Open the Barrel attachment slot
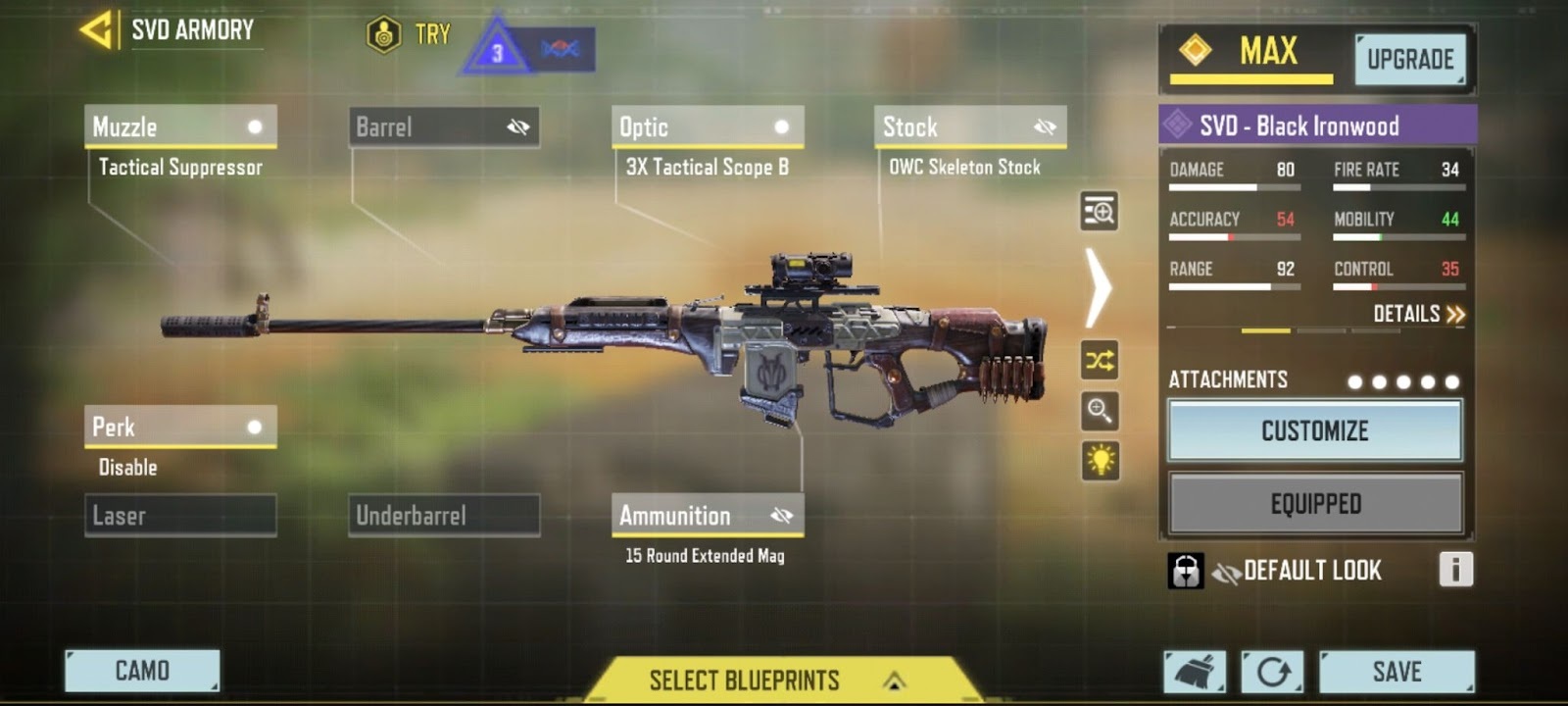Image resolution: width=1568 pixels, height=706 pixels. (x=444, y=127)
